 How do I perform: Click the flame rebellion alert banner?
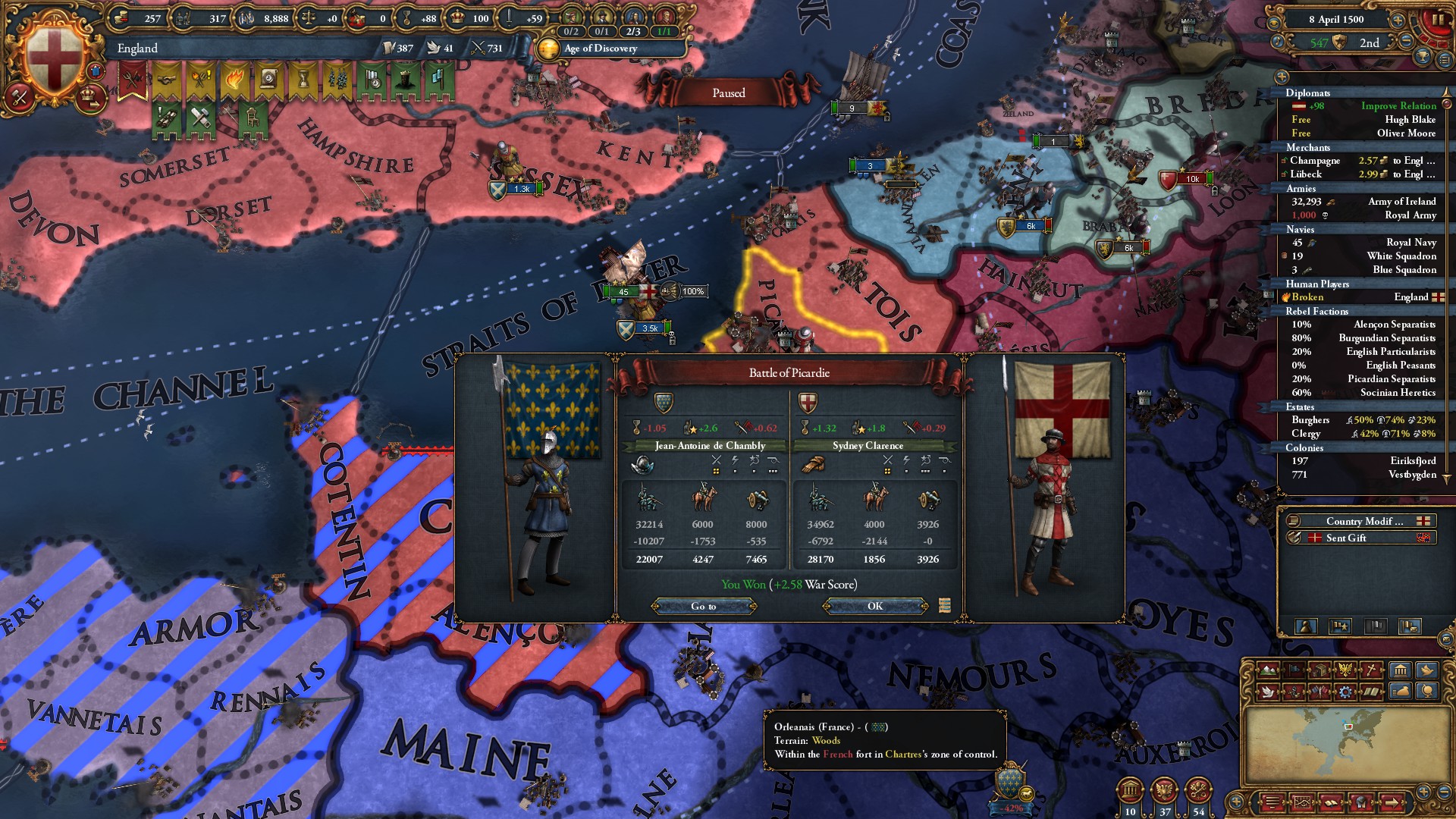point(234,78)
